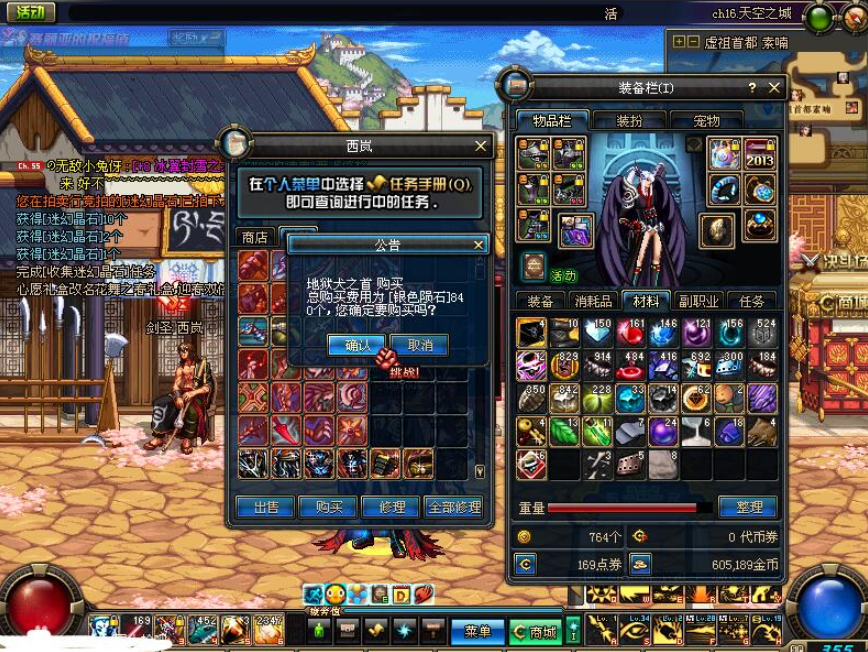Cancel the purchase with 取消
Viewport: 868px width, 652px height.
tap(419, 345)
